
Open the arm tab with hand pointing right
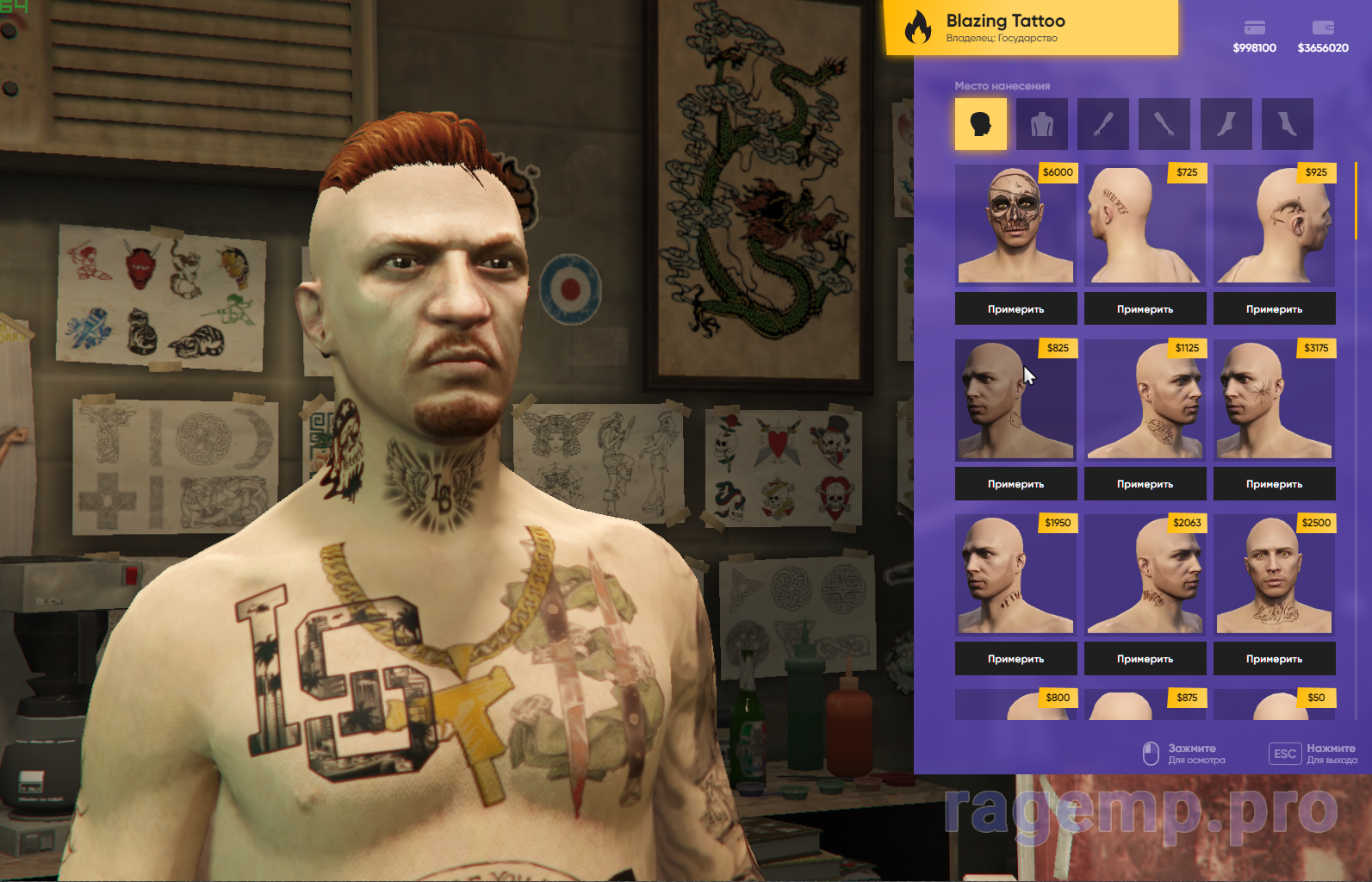coord(1164,124)
